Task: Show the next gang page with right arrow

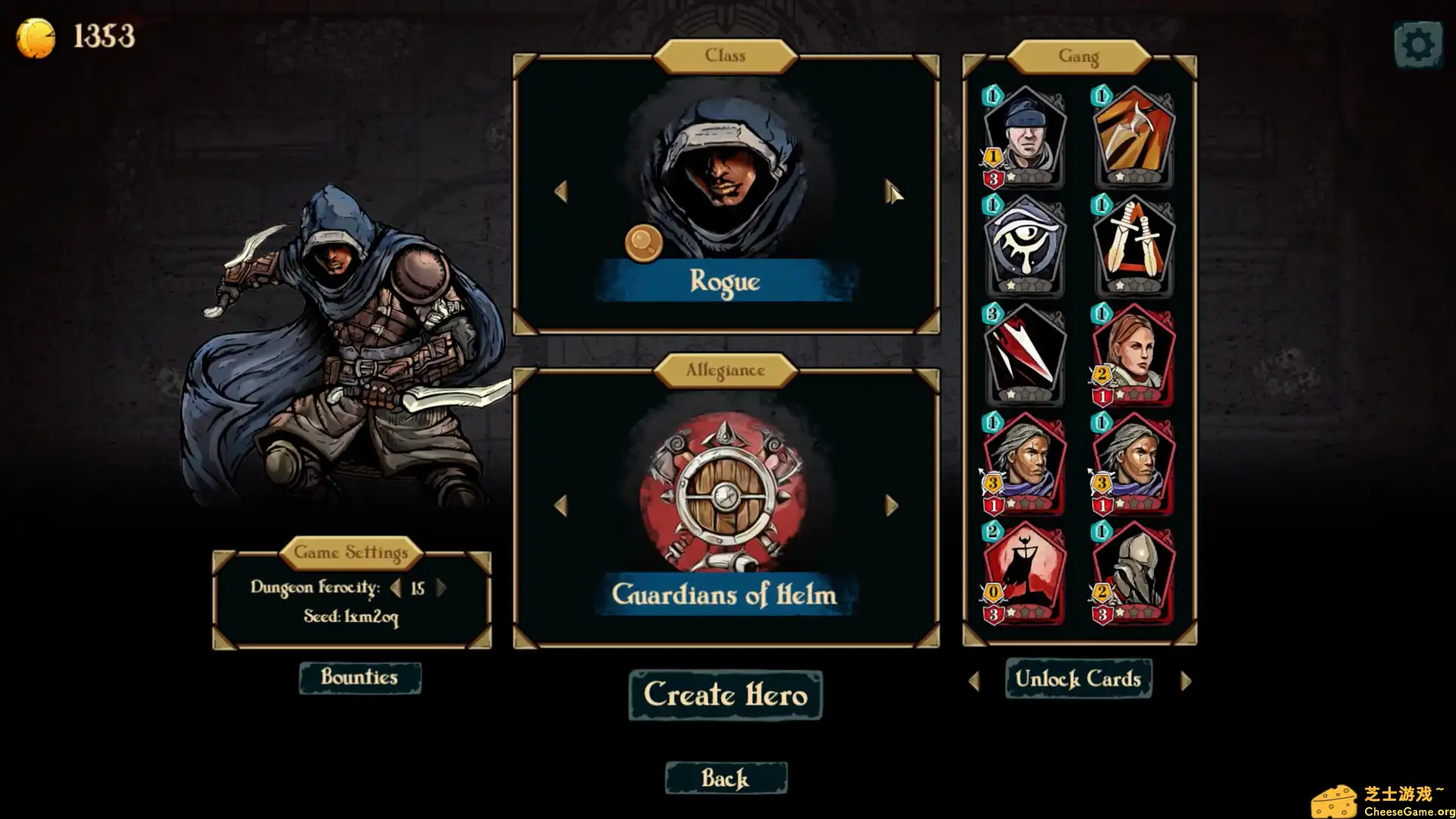Action: 1186,681
